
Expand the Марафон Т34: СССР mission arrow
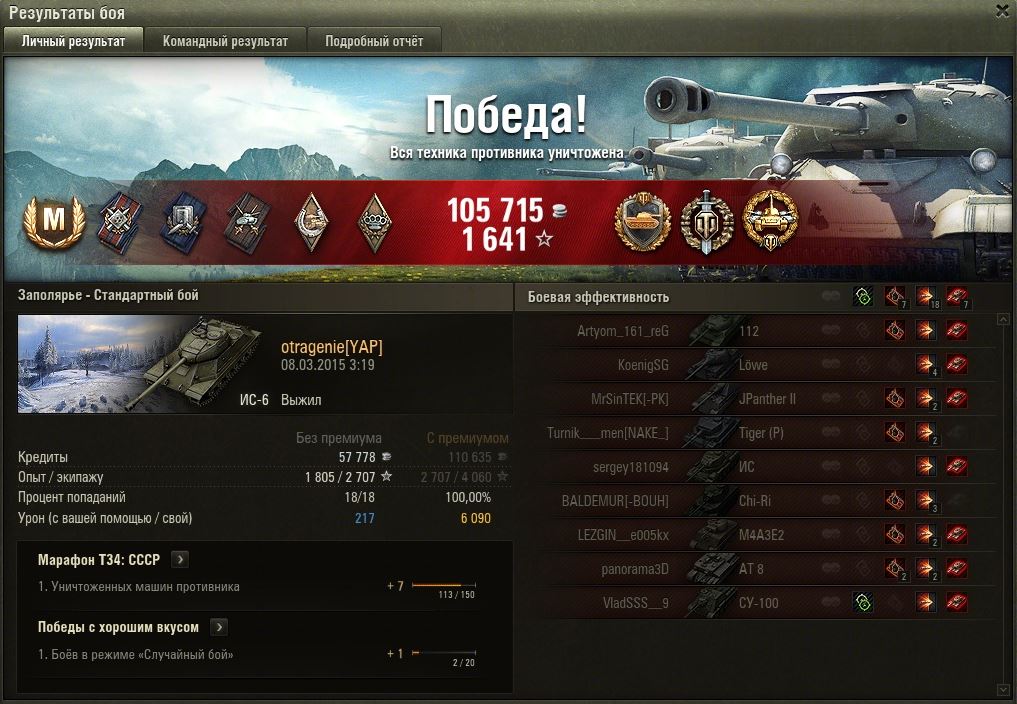pyautogui.click(x=180, y=560)
